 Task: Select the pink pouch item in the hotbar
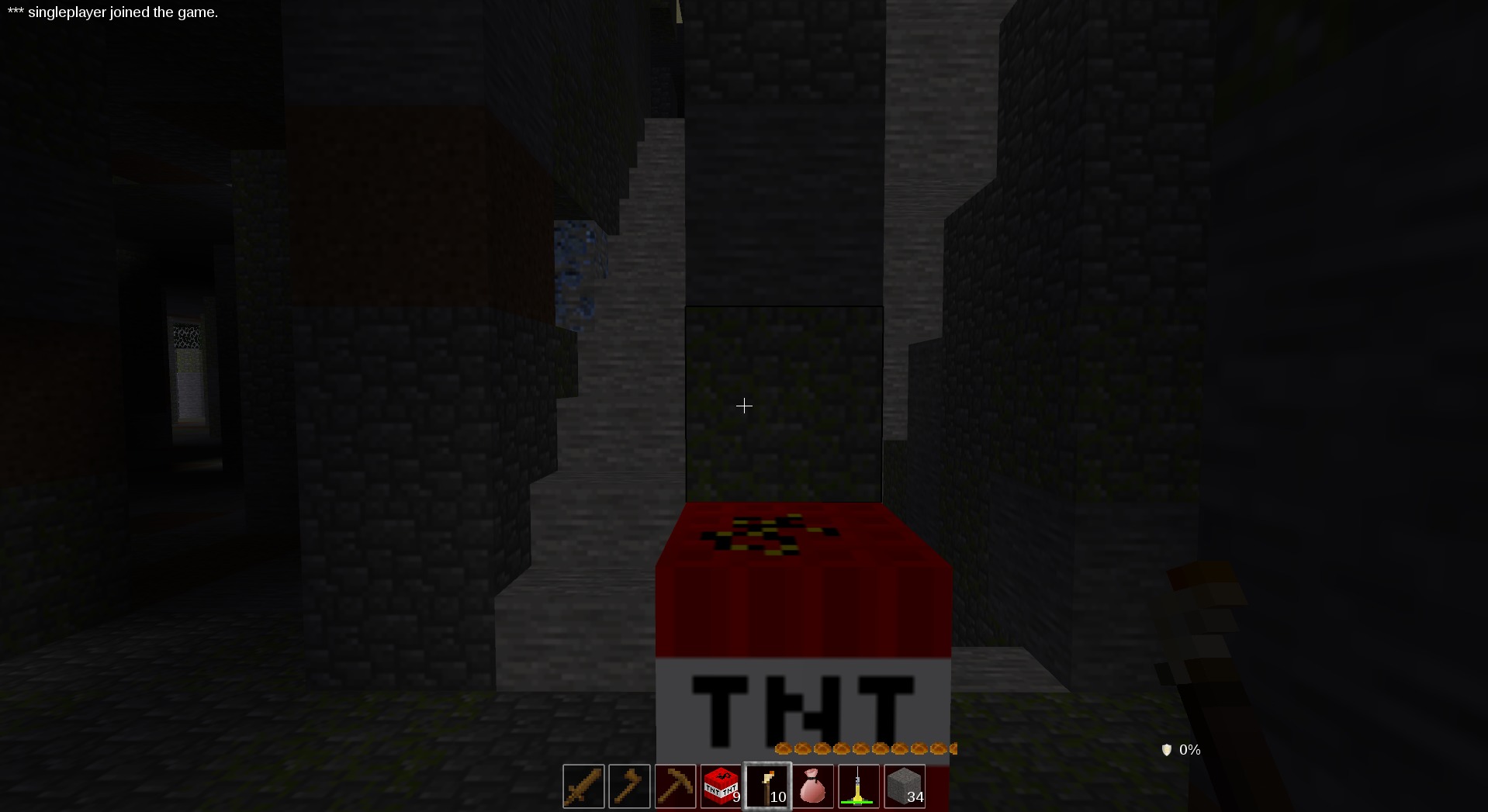(813, 786)
